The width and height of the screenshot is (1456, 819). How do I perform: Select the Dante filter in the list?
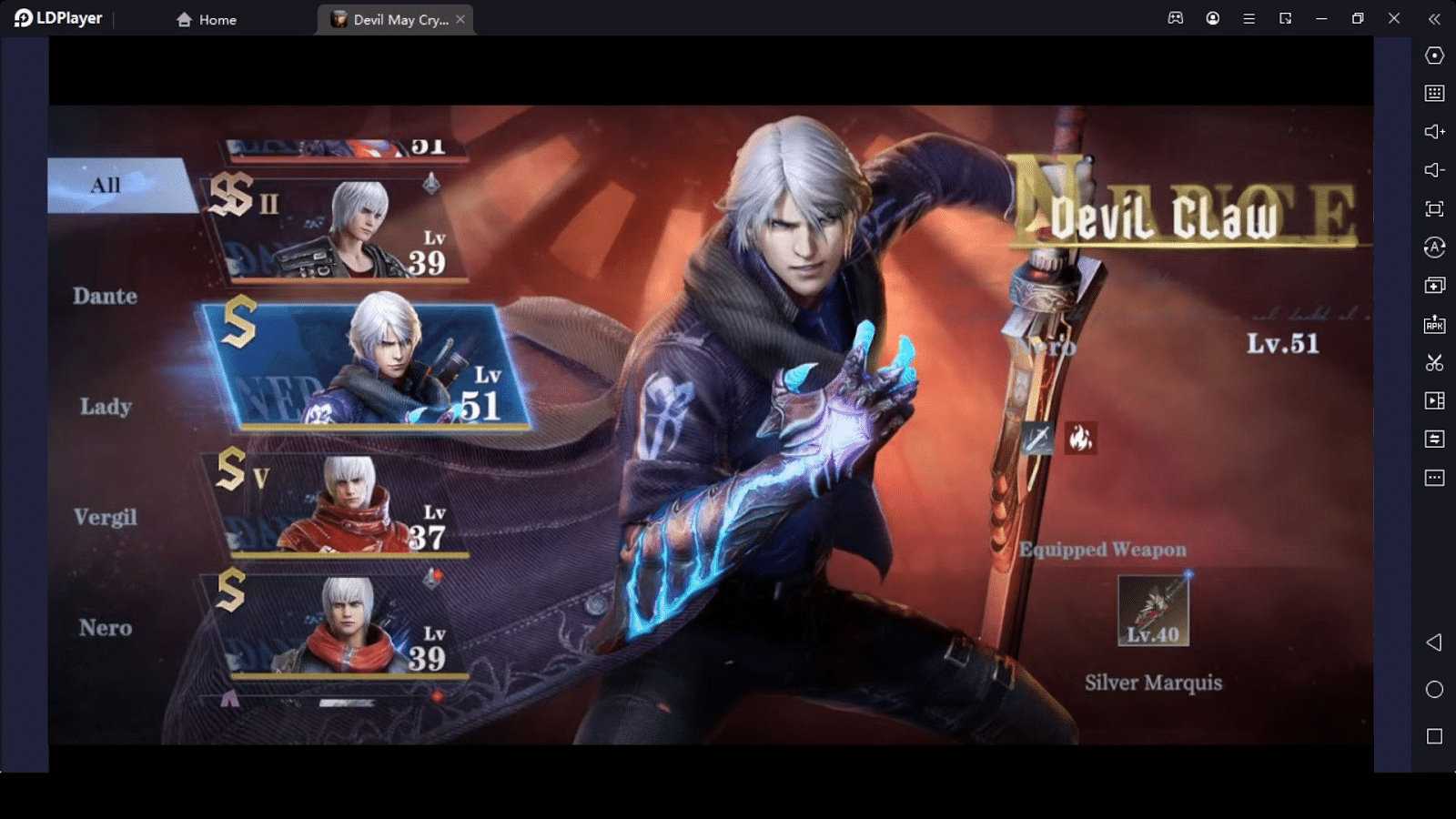pyautogui.click(x=105, y=296)
